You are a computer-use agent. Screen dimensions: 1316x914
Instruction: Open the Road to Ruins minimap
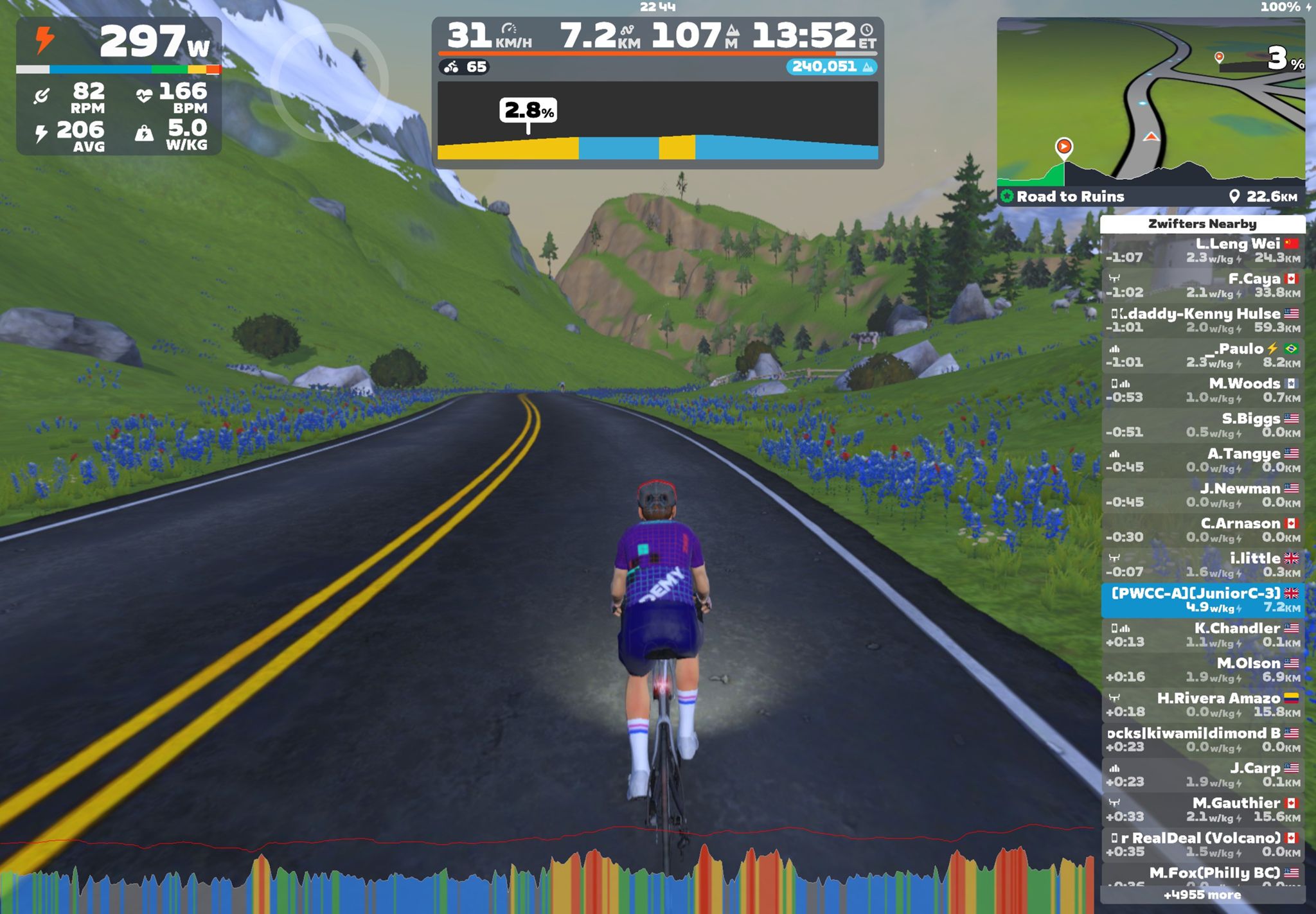1150,103
